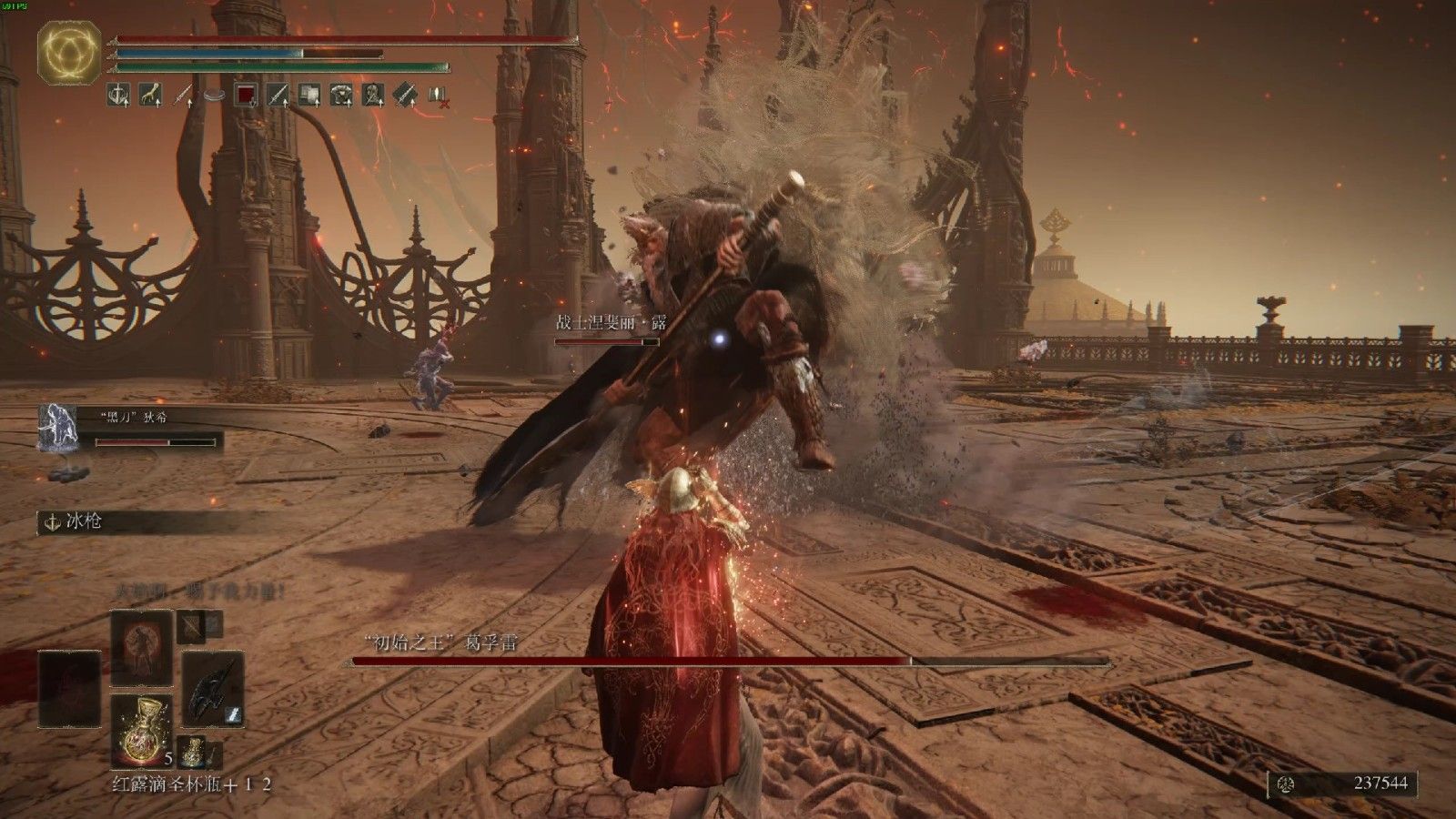Select the red dewdrop holy grail flask slot
Viewport: 1456px width, 819px height.
[140, 730]
